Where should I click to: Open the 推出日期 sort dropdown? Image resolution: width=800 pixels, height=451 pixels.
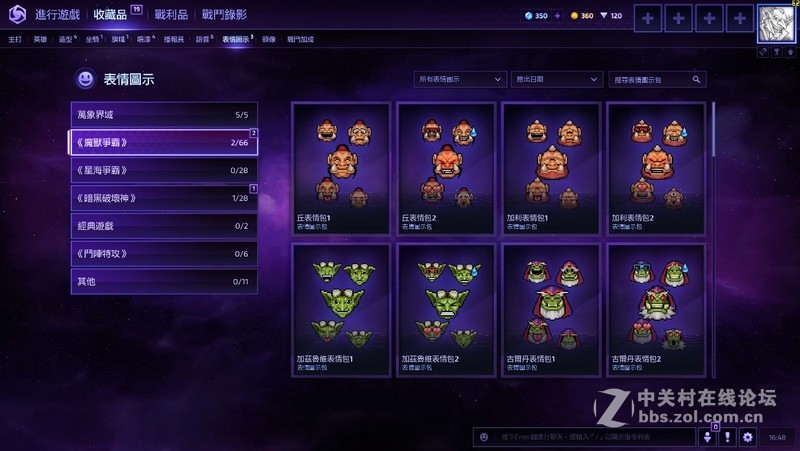tap(556, 79)
